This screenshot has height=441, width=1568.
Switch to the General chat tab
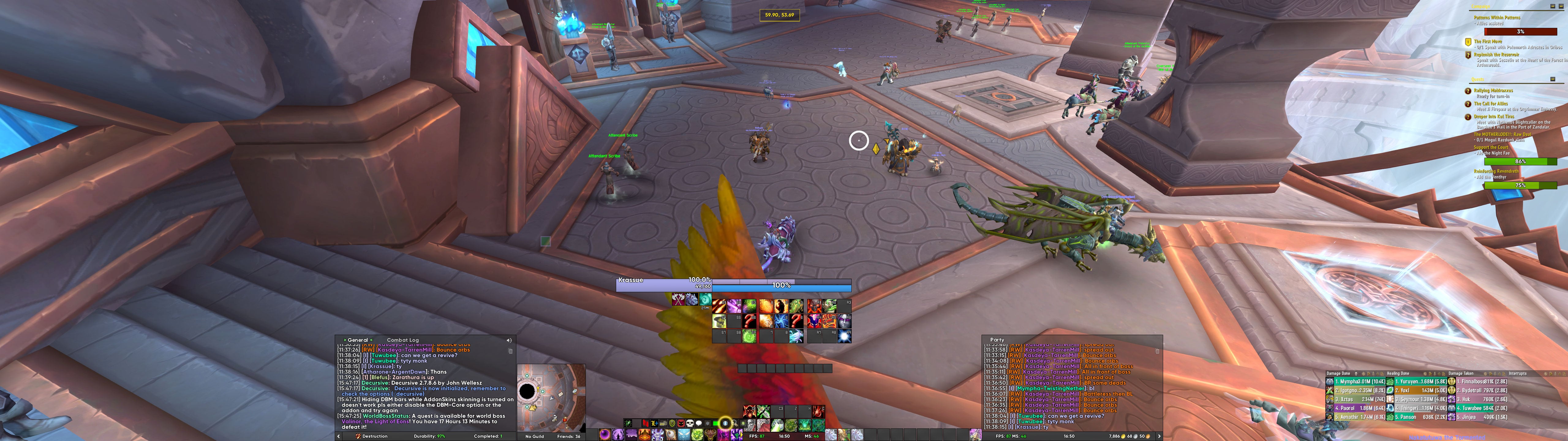pyautogui.click(x=357, y=340)
